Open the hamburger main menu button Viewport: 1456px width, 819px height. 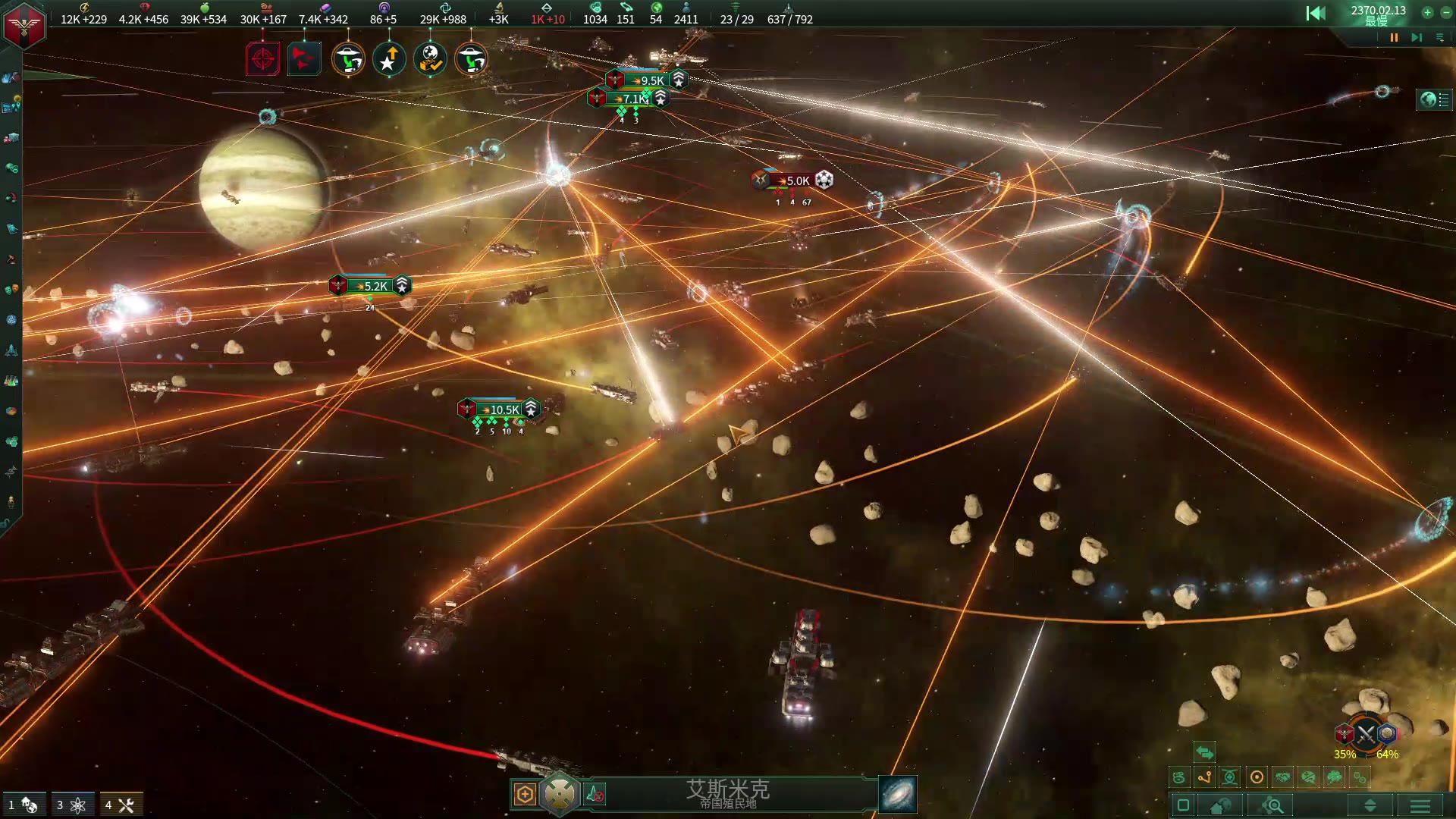point(1420,805)
